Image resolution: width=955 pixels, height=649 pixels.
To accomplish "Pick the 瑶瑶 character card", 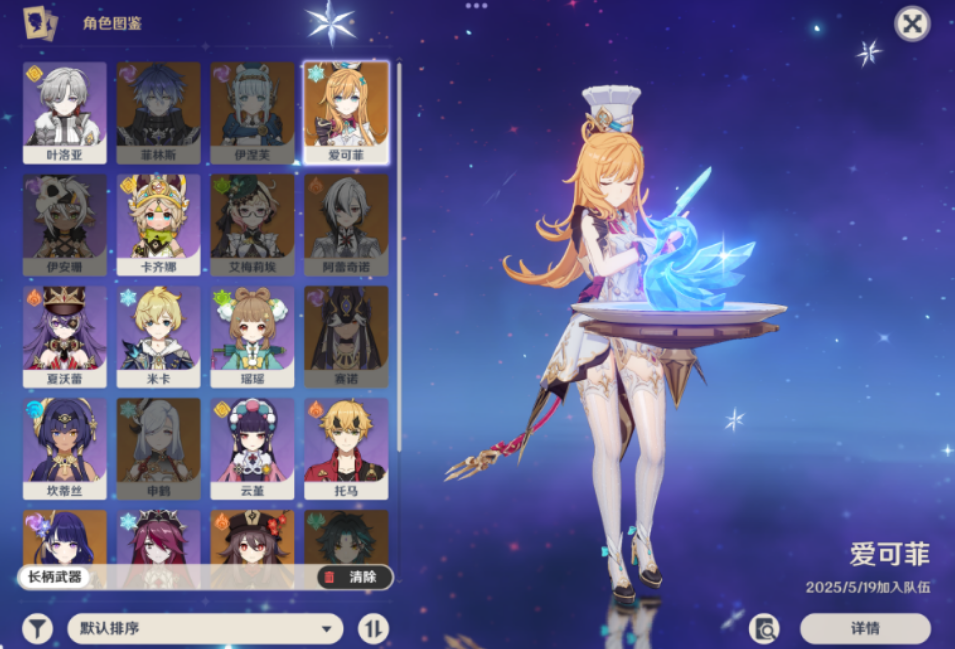I will pos(252,337).
